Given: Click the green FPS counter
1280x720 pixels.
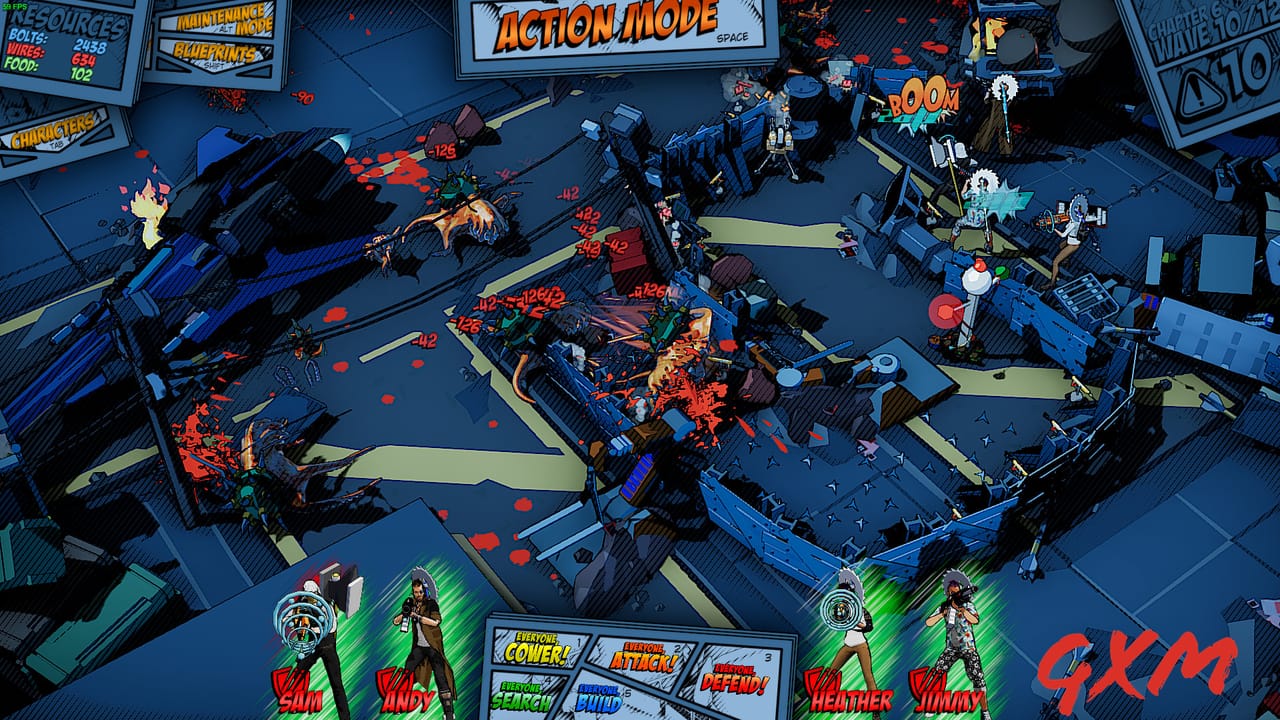Looking at the screenshot, I should point(14,5).
